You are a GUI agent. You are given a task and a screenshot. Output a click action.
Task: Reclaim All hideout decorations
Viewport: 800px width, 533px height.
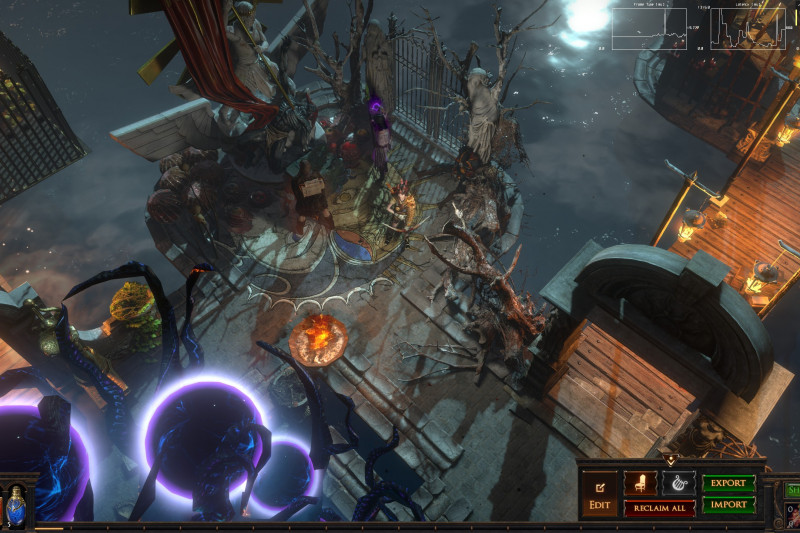(x=660, y=508)
